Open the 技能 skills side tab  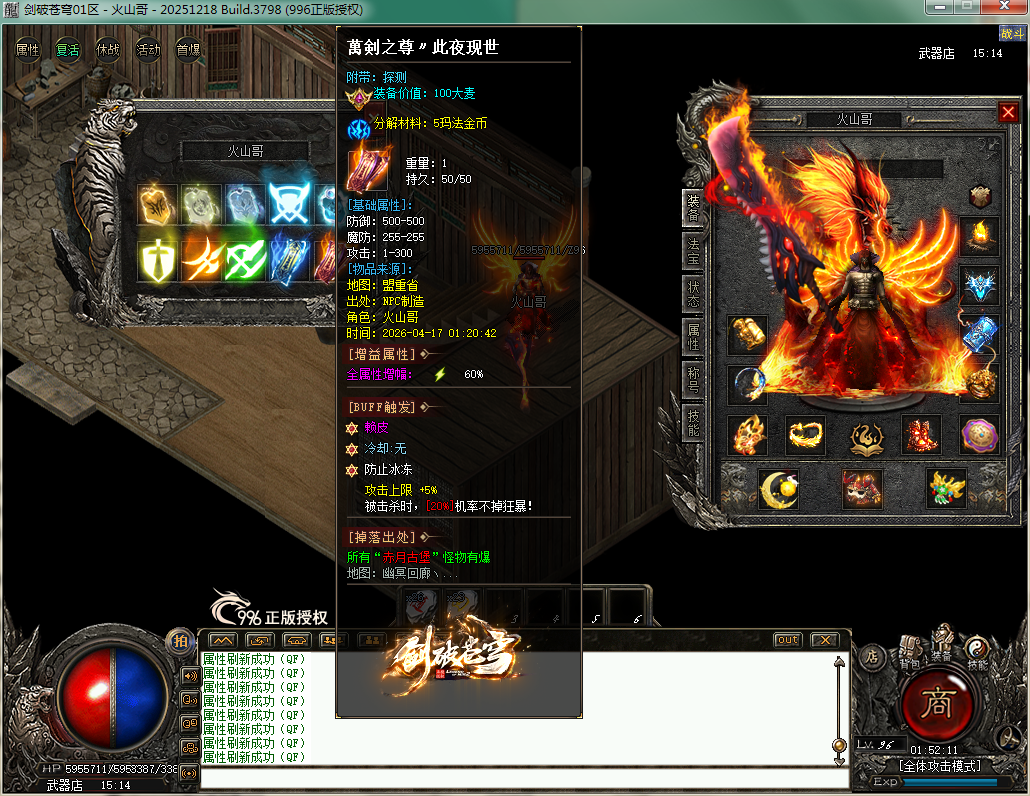point(693,424)
